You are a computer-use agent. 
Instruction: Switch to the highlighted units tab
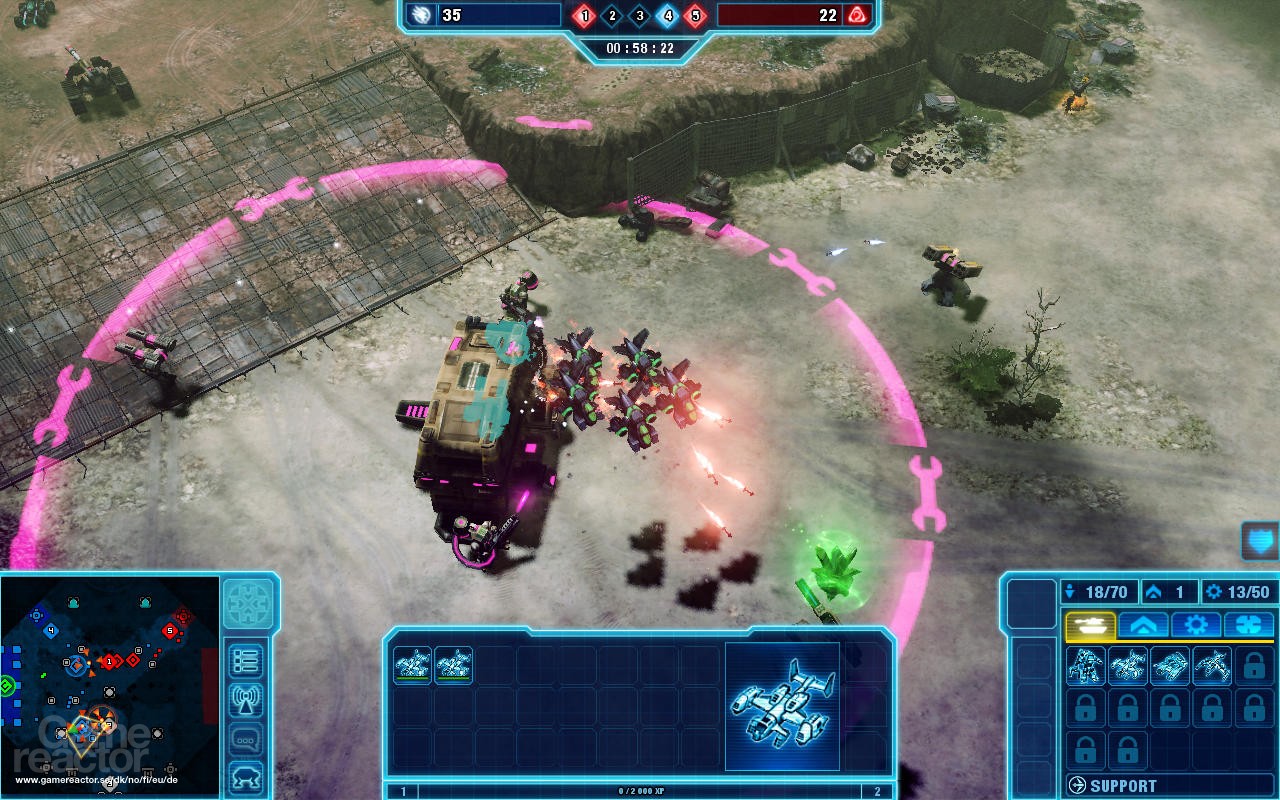[x=1090, y=624]
